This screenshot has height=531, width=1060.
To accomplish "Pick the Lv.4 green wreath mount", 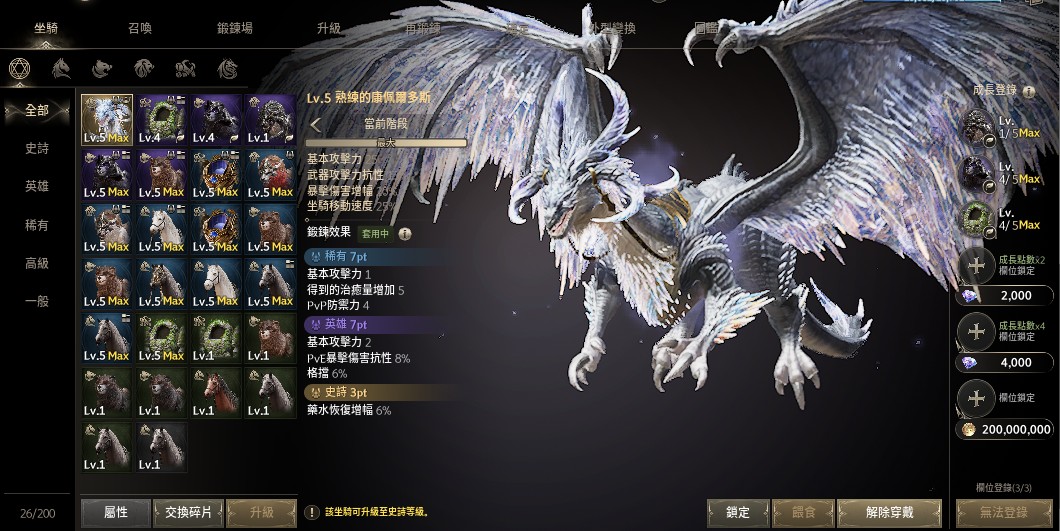I will (161, 120).
